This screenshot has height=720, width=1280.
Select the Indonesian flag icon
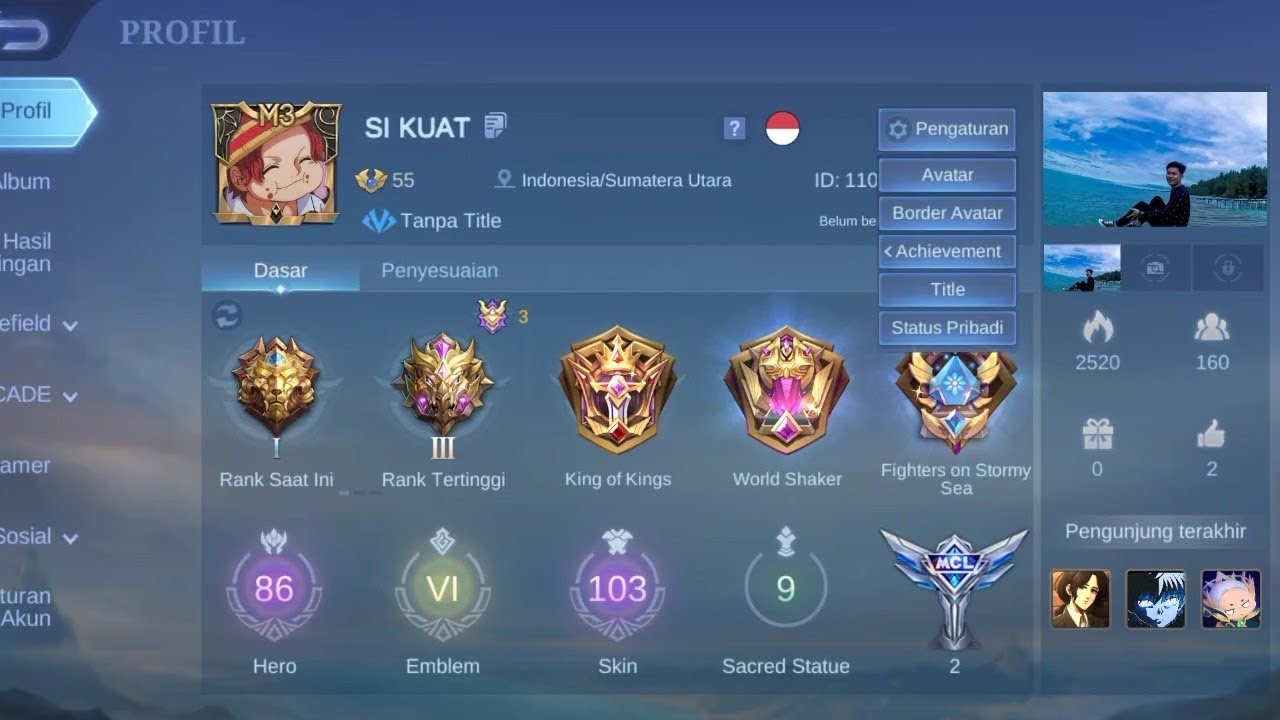(789, 129)
